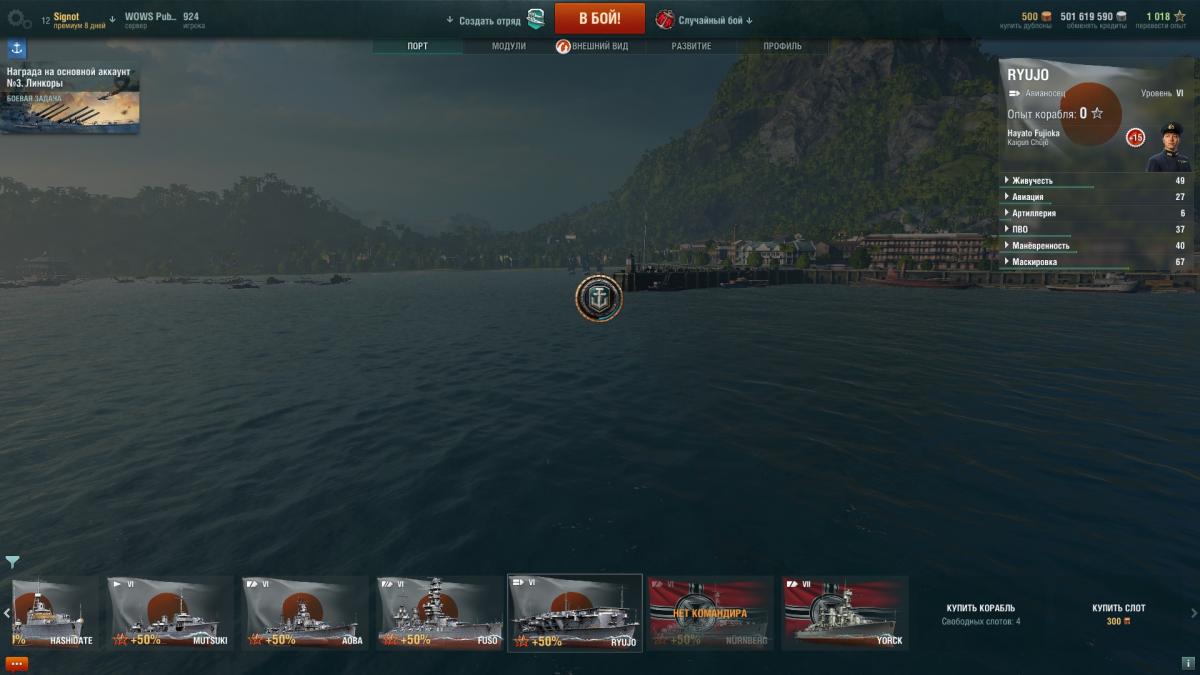
Task: Switch to the Модули tab
Action: point(508,46)
